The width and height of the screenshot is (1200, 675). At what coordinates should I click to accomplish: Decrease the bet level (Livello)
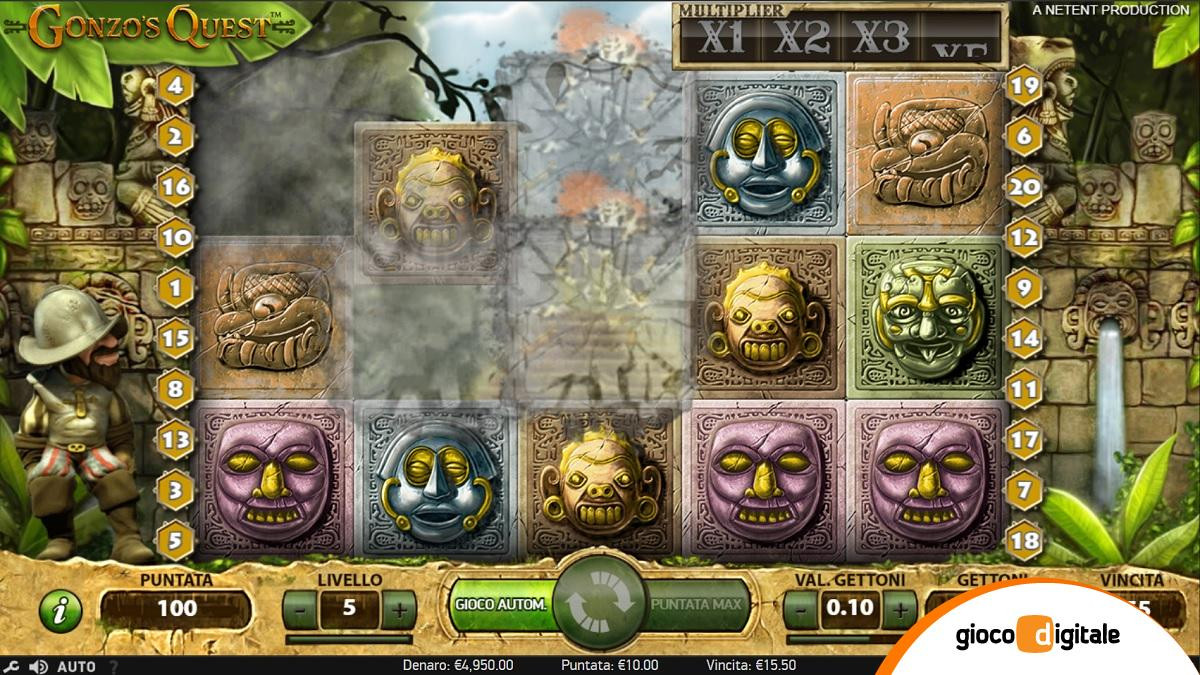click(x=299, y=606)
